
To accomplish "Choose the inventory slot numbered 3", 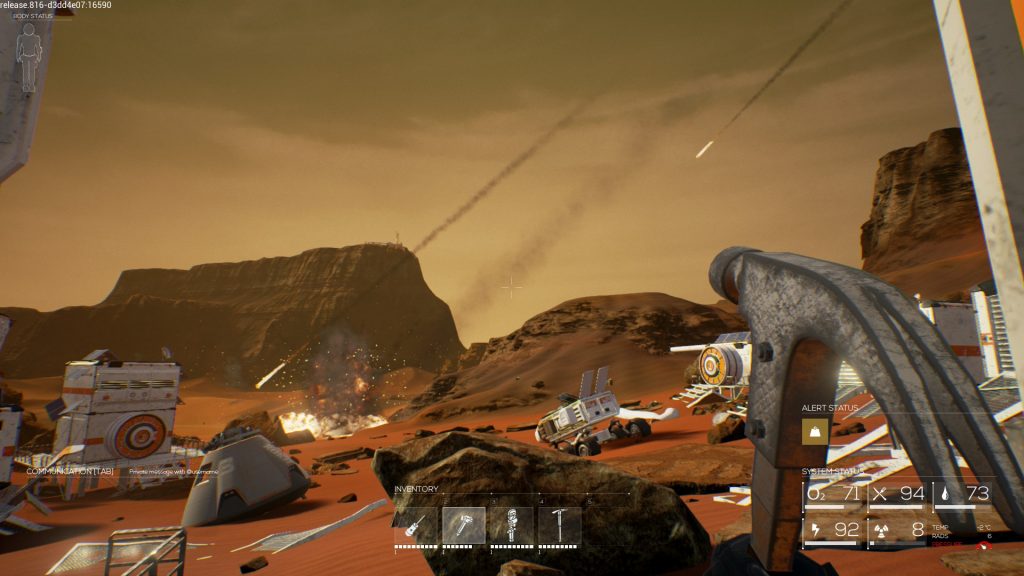I will coord(512,525).
